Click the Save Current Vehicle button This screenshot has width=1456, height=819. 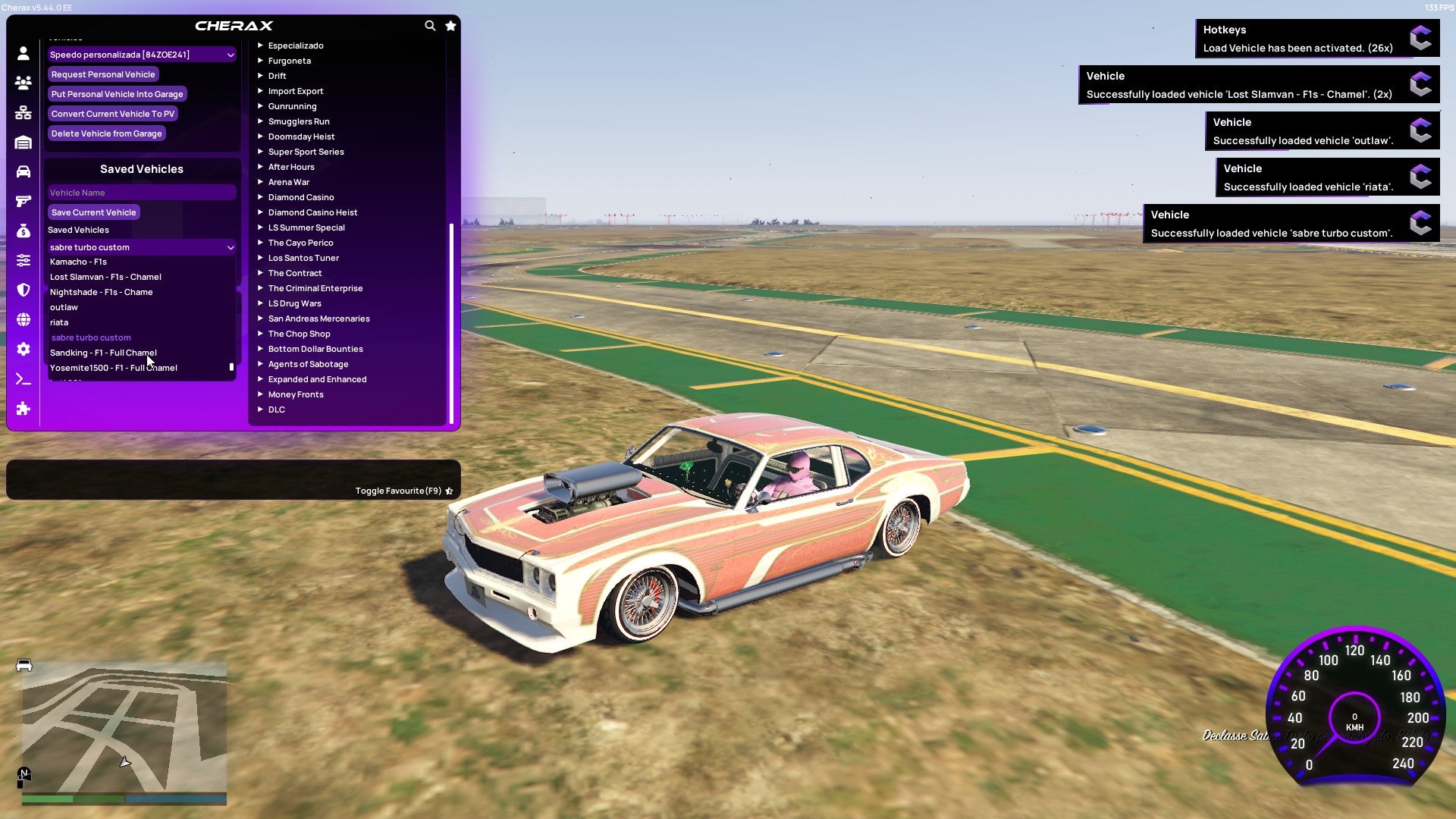pos(93,212)
